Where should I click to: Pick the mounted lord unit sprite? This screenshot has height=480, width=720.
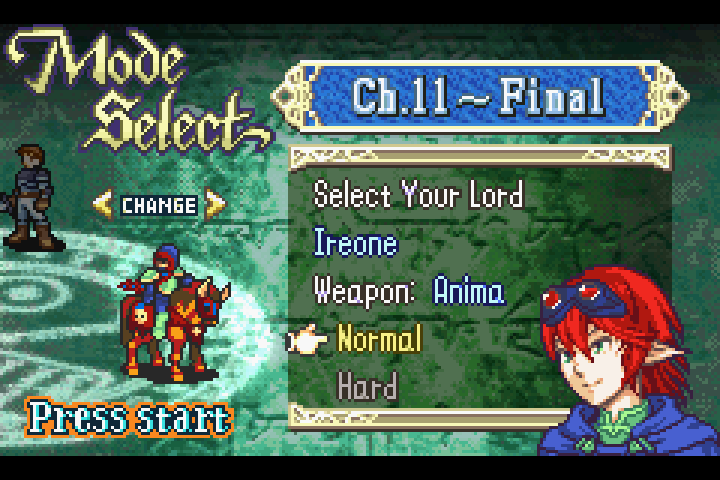[x=170, y=315]
